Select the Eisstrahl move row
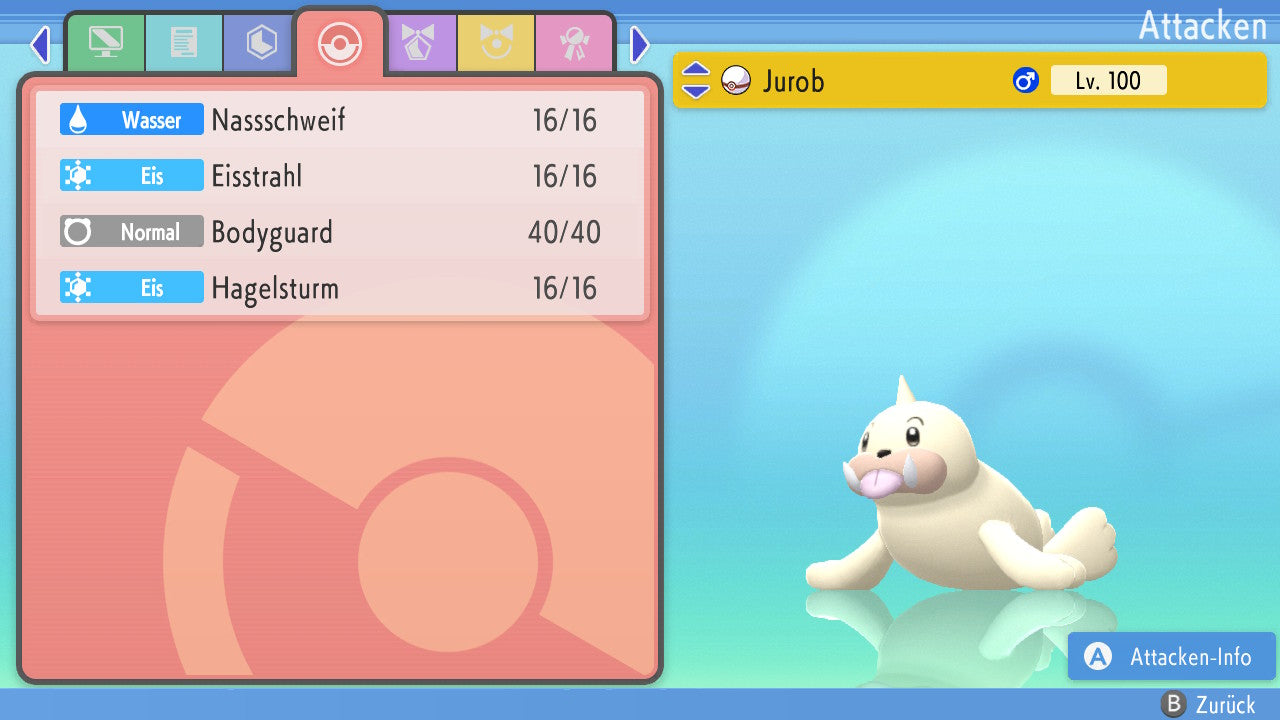 coord(340,176)
